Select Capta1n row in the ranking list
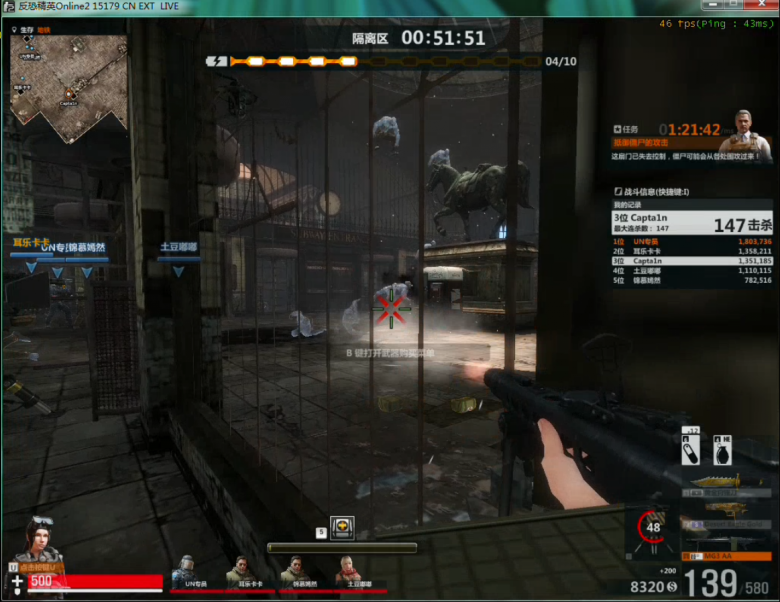780x602 pixels. pyautogui.click(x=692, y=261)
